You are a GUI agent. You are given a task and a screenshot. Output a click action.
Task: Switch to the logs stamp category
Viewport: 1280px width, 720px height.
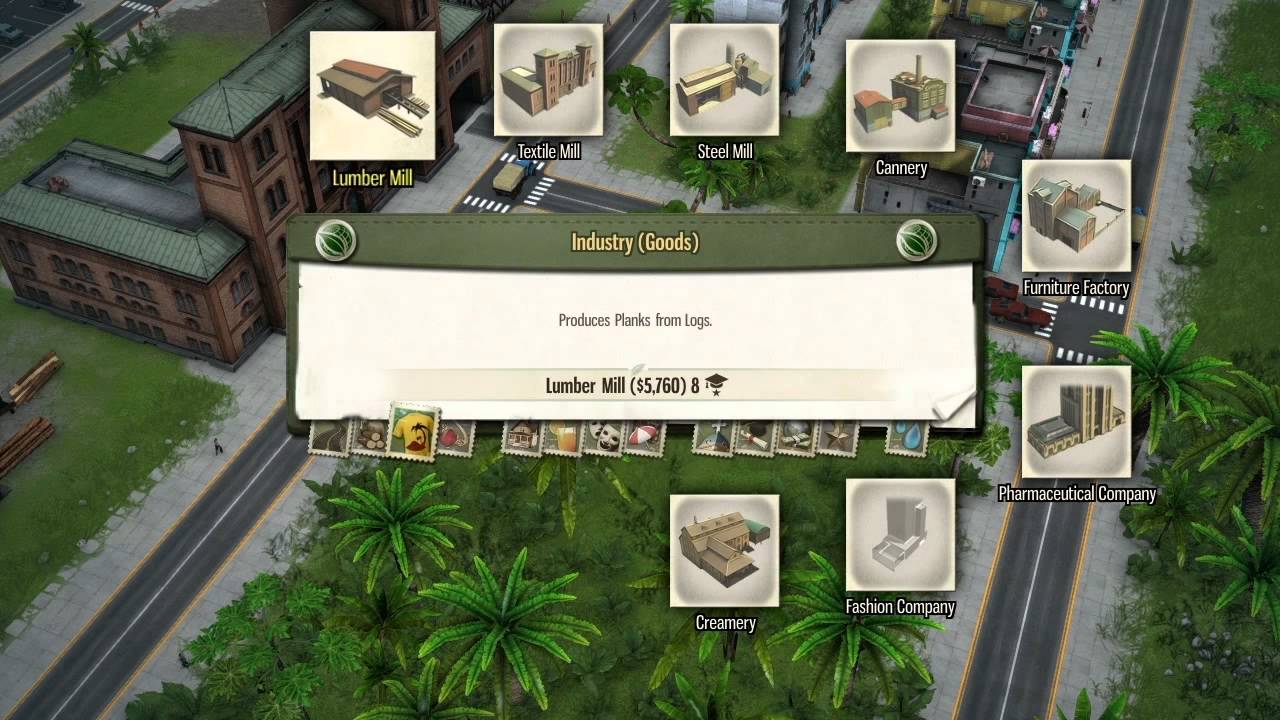click(x=370, y=438)
